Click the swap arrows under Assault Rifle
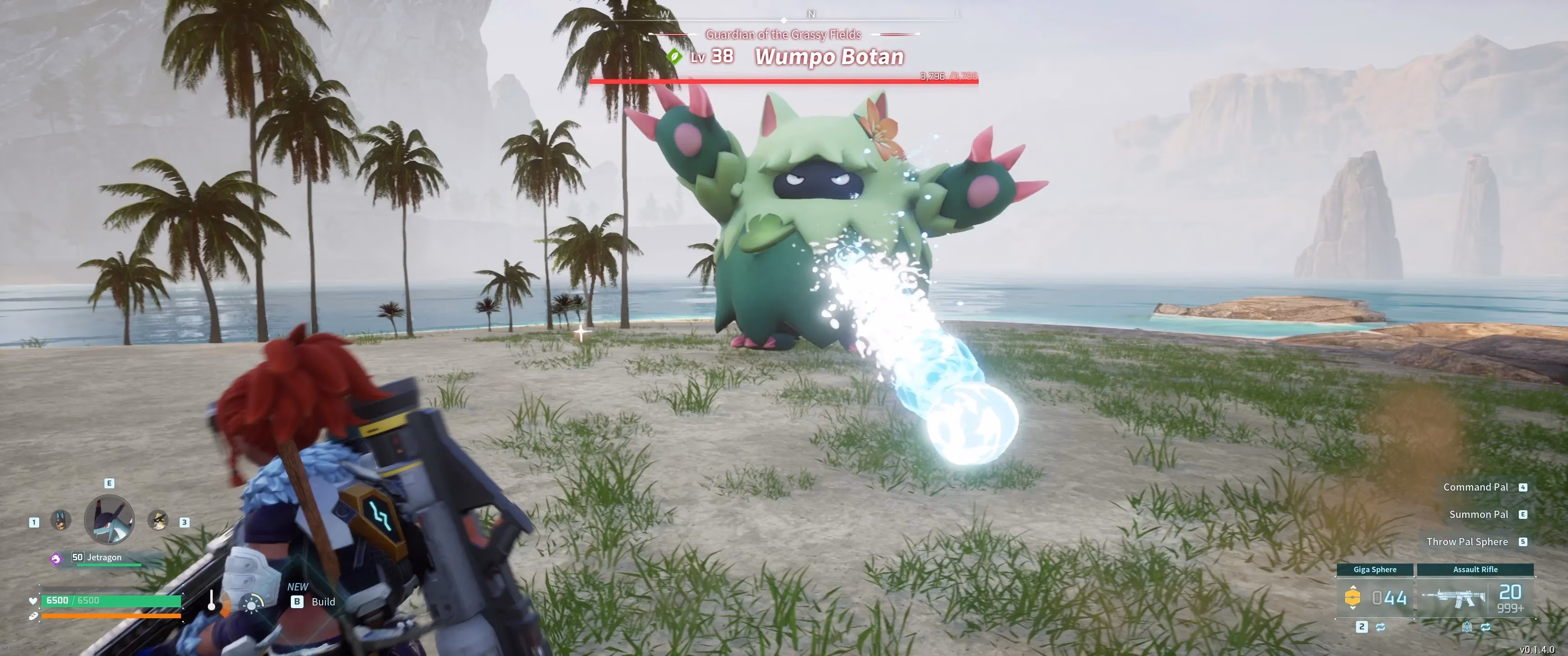Image resolution: width=1568 pixels, height=656 pixels. 1486,627
